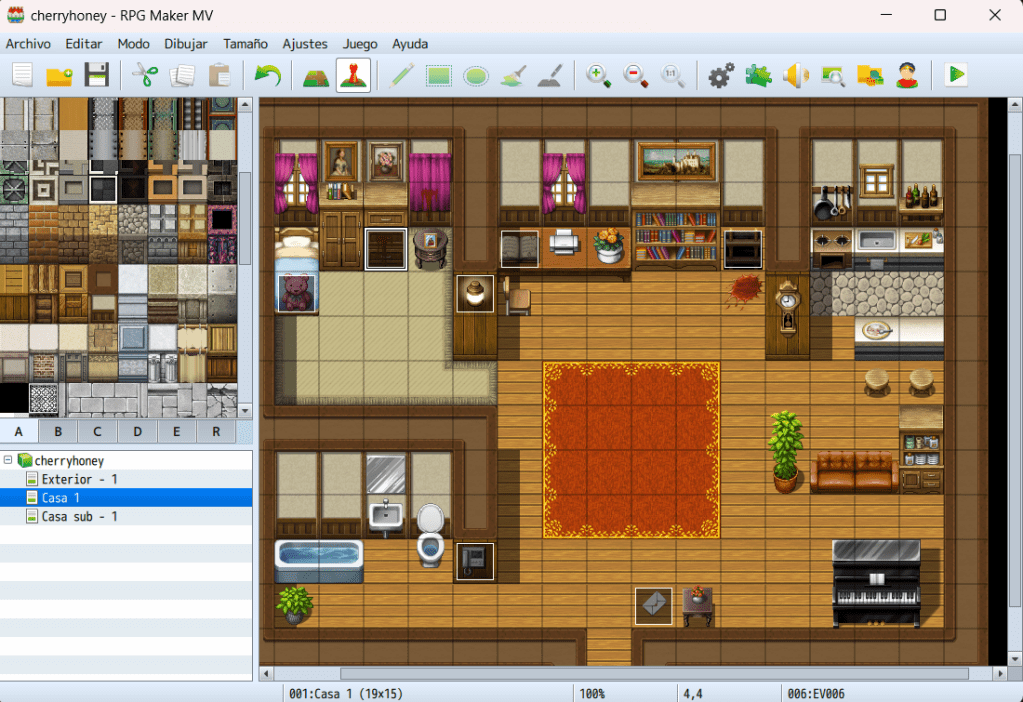Select the pencil drawing tool
This screenshot has height=702, width=1023.
click(402, 75)
